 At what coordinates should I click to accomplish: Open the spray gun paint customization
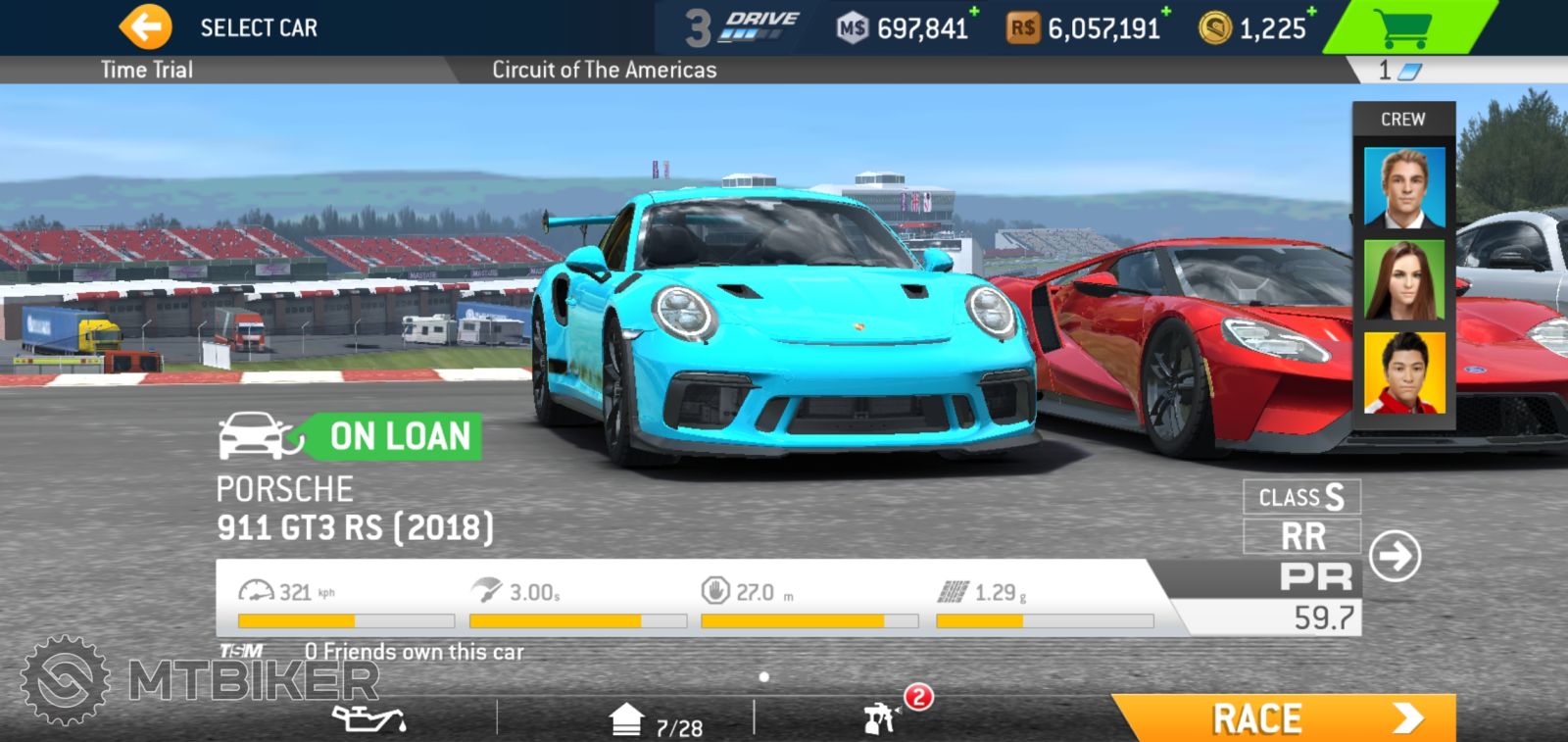pos(881,718)
